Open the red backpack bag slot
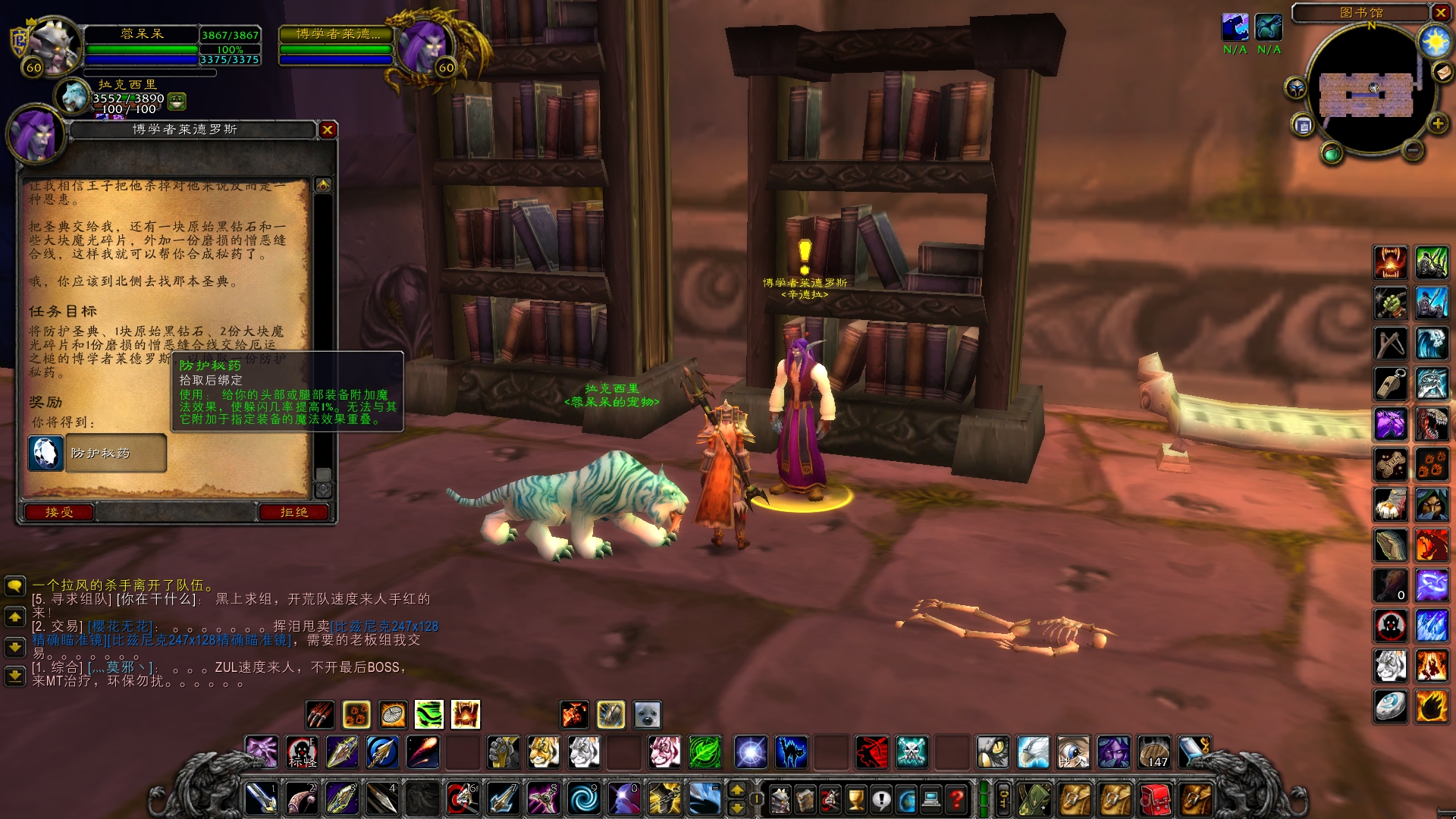Image resolution: width=1456 pixels, height=819 pixels. coord(1155,799)
